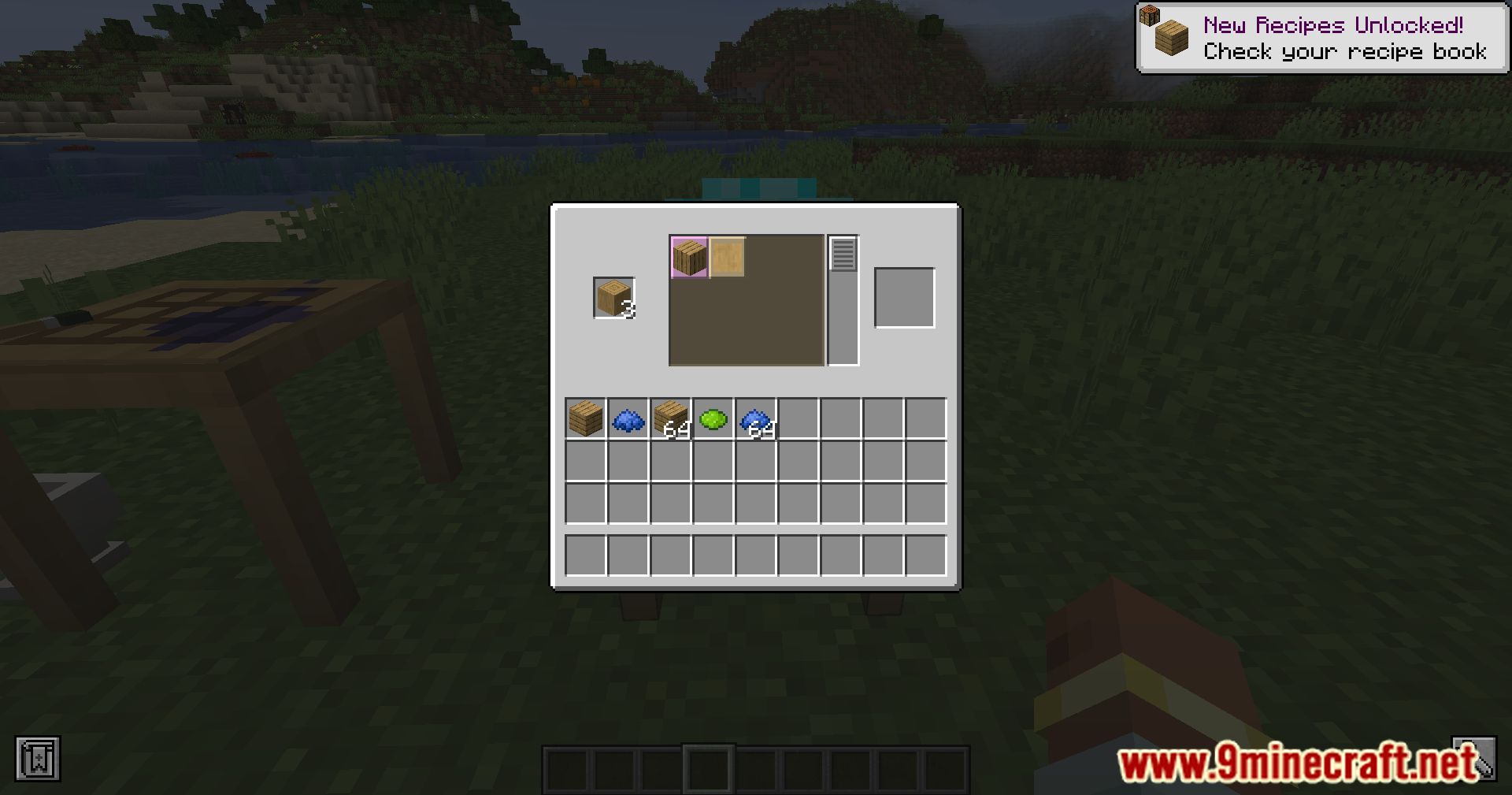Select the highlighted oak planks recipe

coord(689,254)
